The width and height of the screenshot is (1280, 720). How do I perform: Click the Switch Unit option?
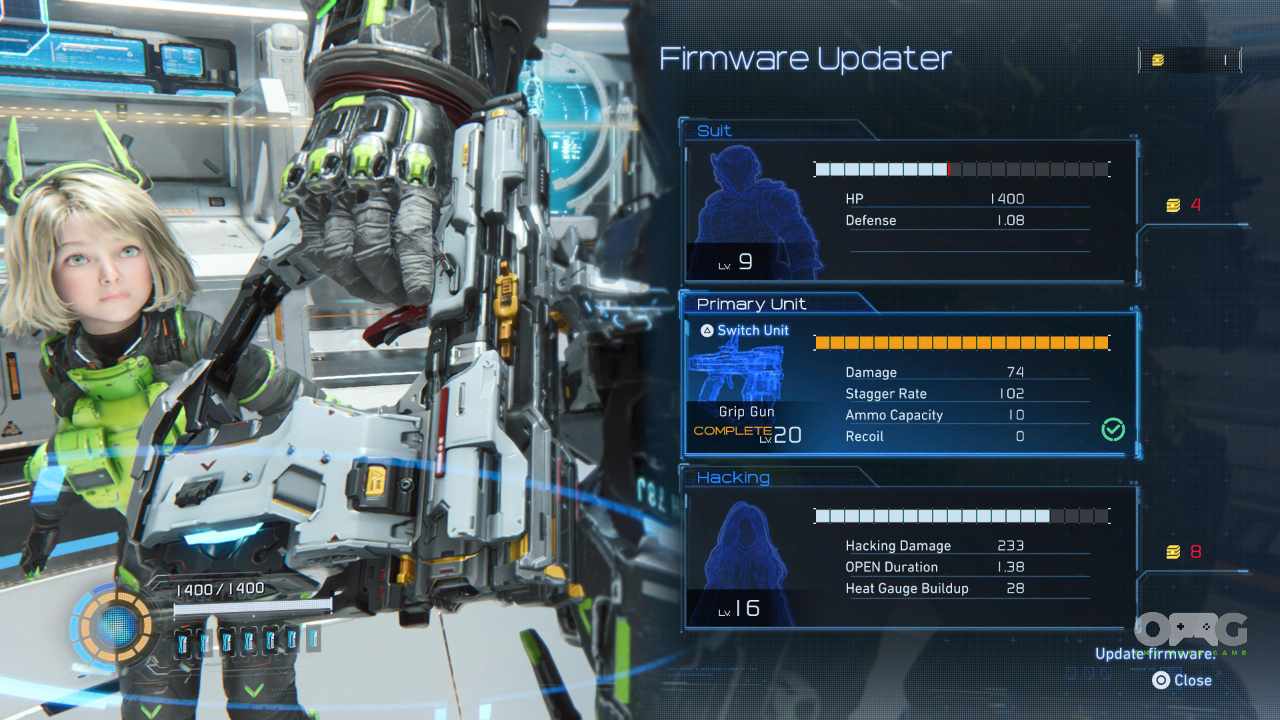click(744, 330)
